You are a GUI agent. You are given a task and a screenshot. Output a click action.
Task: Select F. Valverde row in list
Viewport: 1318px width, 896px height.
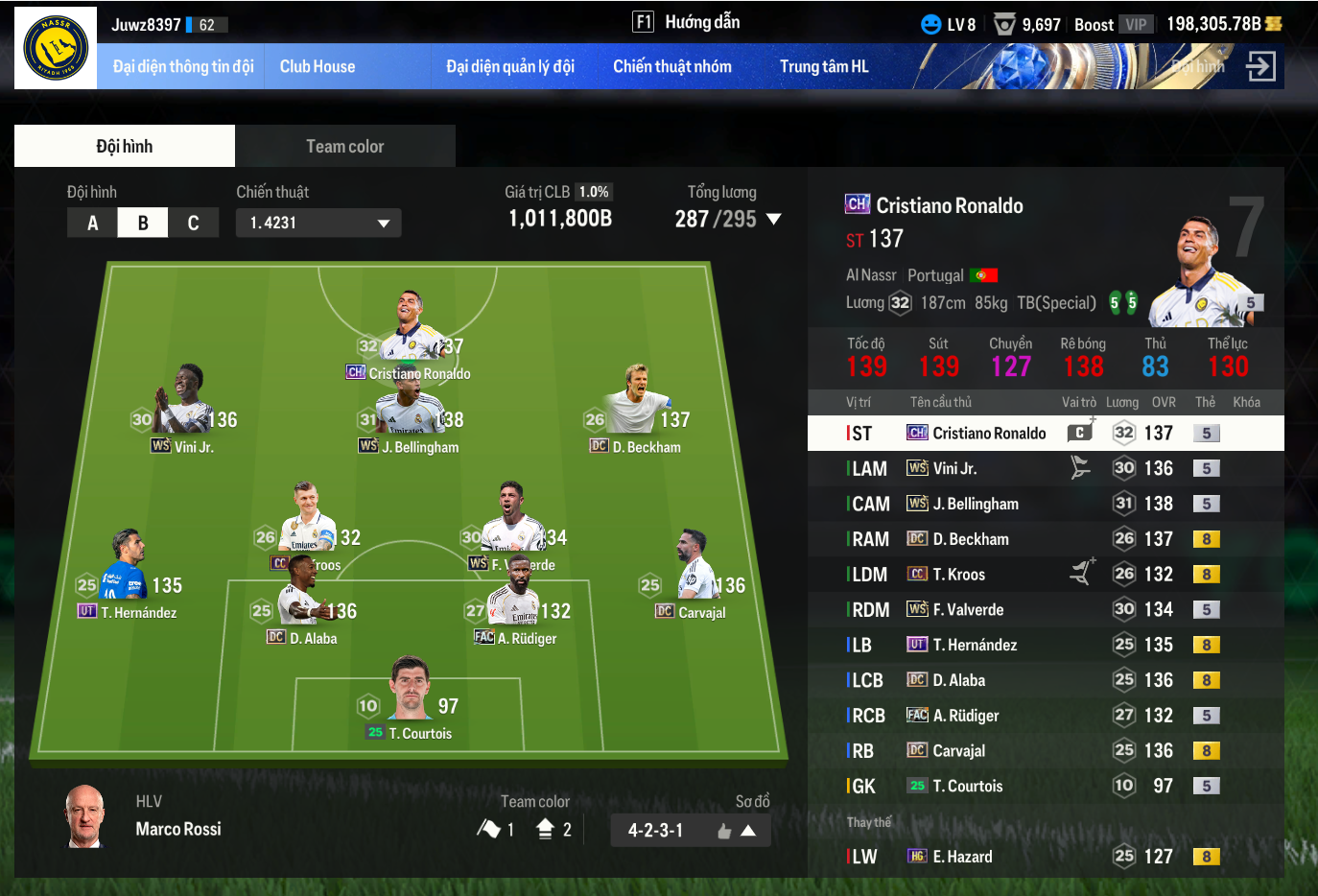(x=1046, y=609)
